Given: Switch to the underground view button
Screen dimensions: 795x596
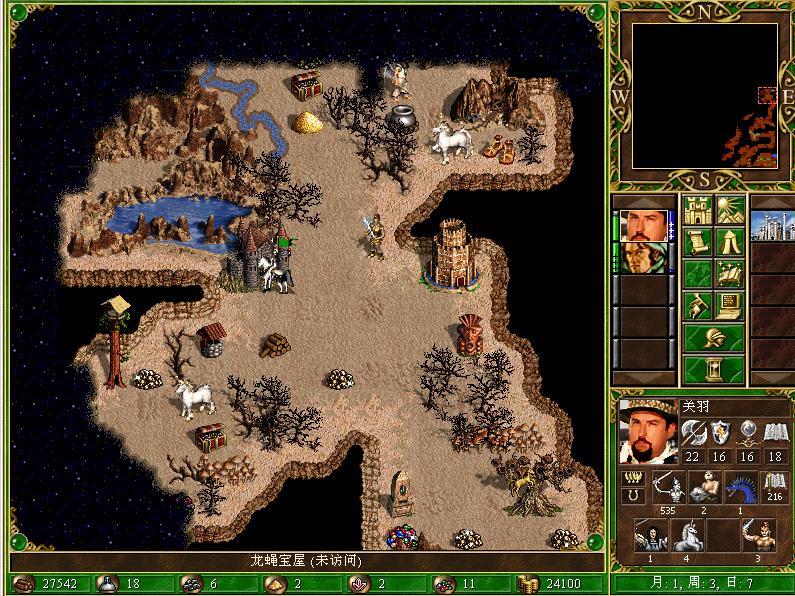Looking at the screenshot, I should pyautogui.click(x=728, y=211).
